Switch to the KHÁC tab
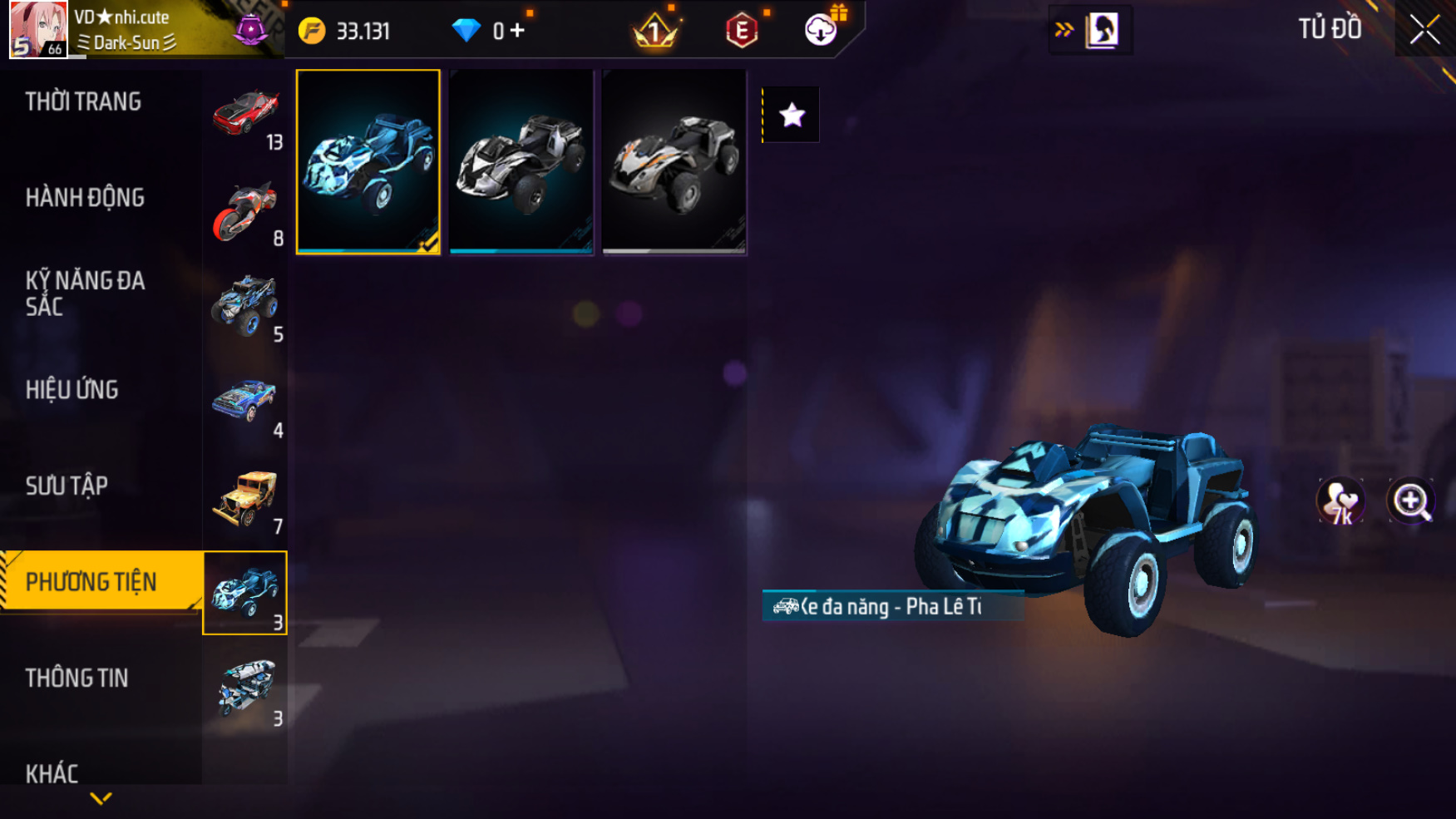The width and height of the screenshot is (1456, 819). point(52,773)
